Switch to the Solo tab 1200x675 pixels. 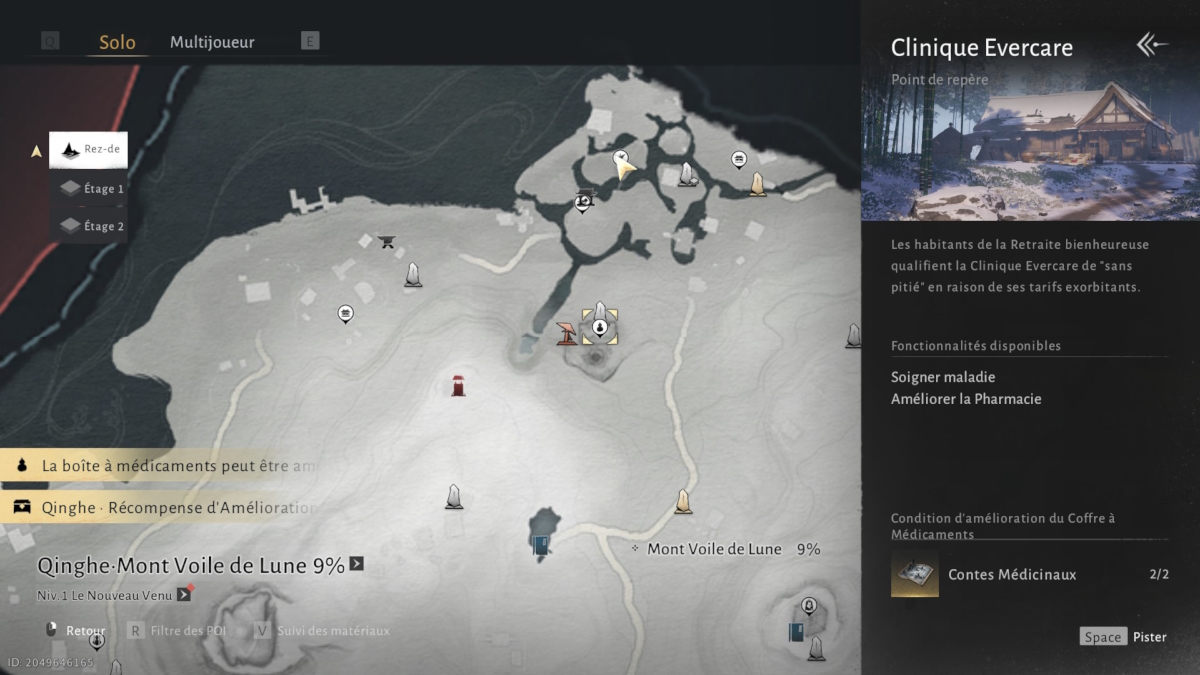(x=117, y=42)
